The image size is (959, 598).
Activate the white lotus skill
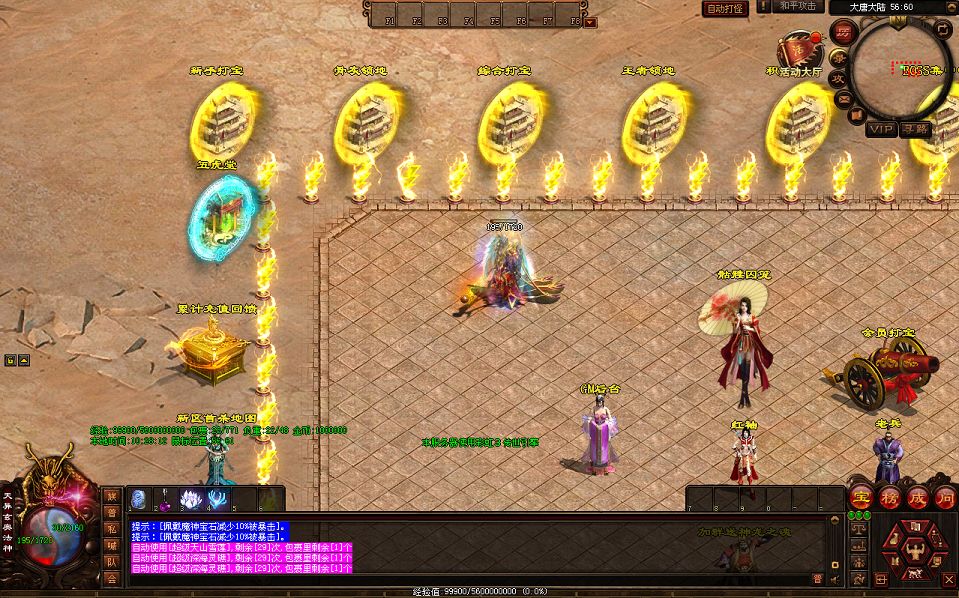coord(191,498)
